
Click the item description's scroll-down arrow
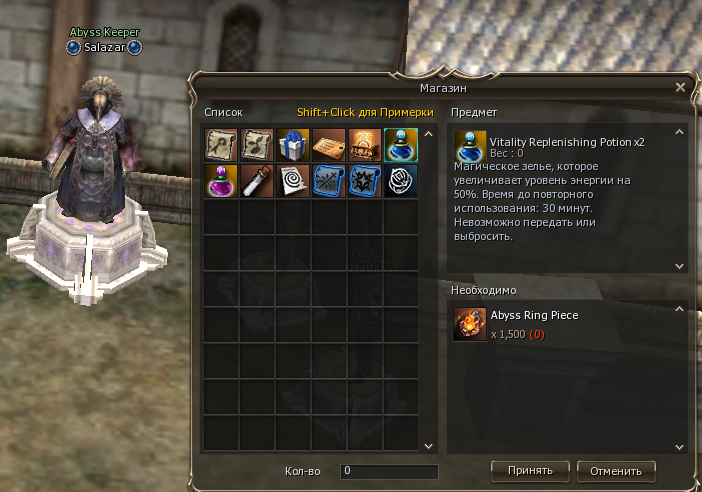[x=680, y=266]
